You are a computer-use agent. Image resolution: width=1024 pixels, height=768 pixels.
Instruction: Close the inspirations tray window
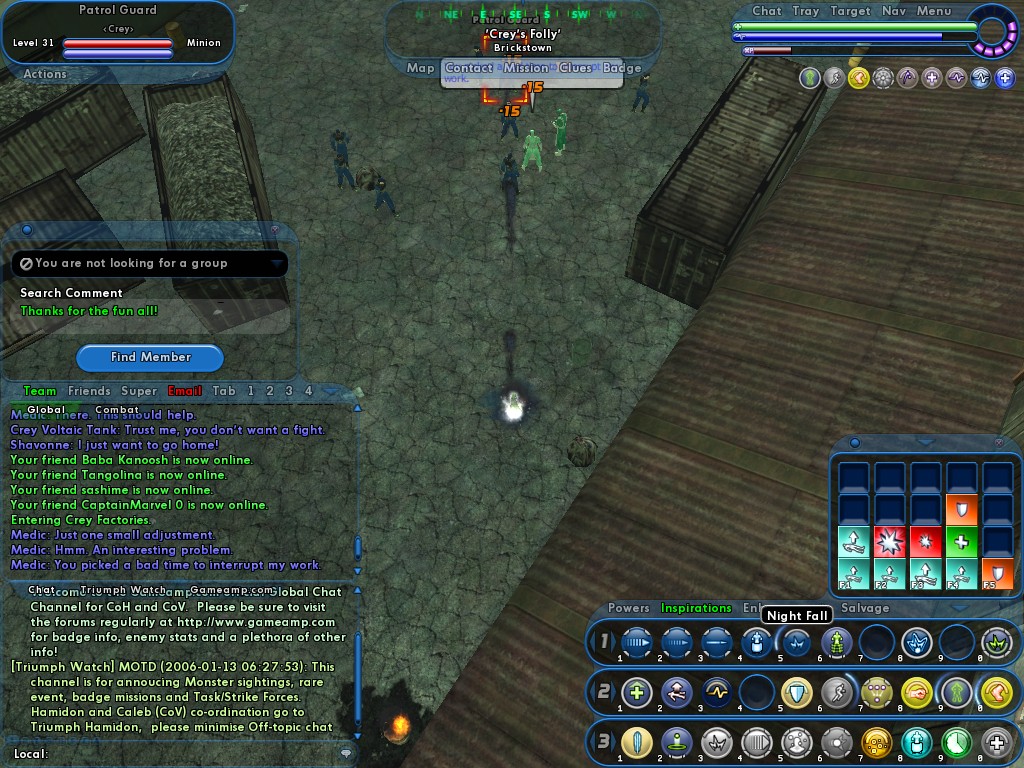998,442
